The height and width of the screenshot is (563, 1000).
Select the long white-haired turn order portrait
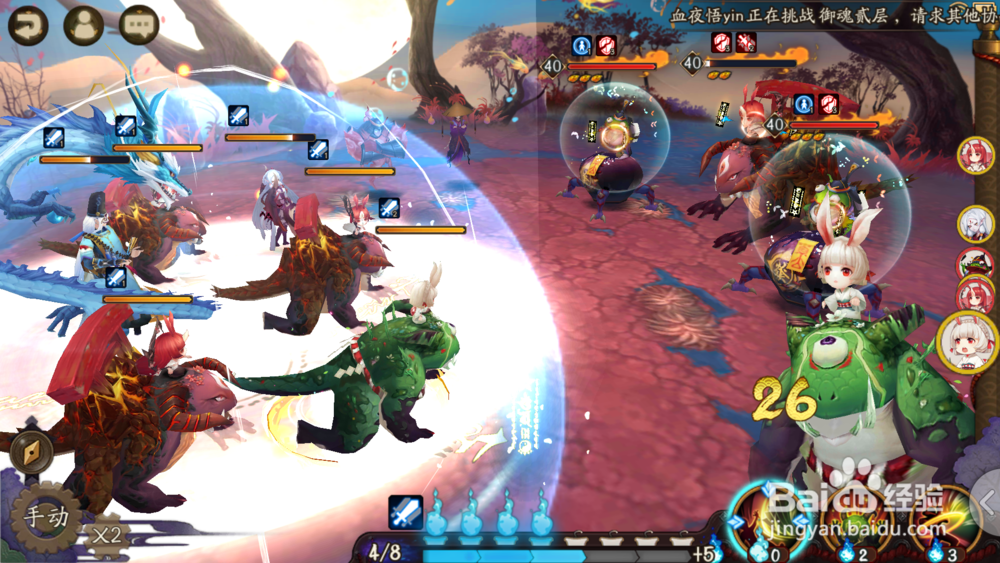pyautogui.click(x=974, y=223)
